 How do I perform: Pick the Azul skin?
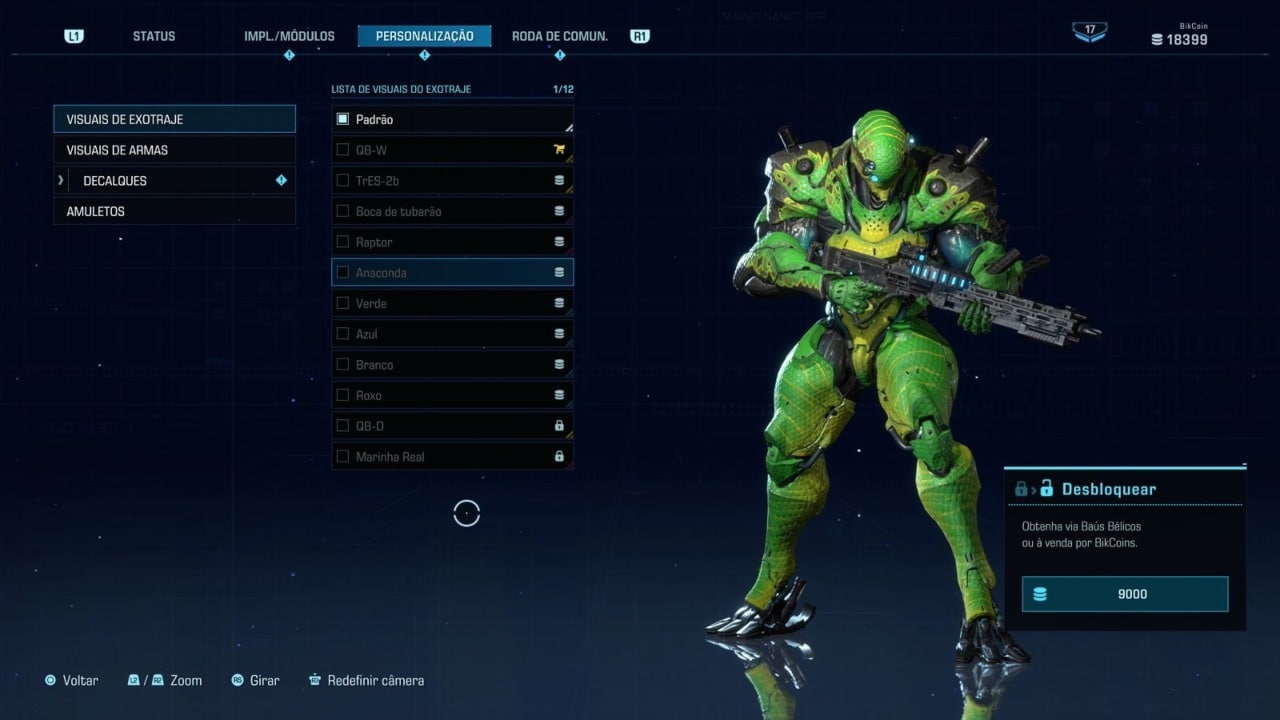click(452, 334)
